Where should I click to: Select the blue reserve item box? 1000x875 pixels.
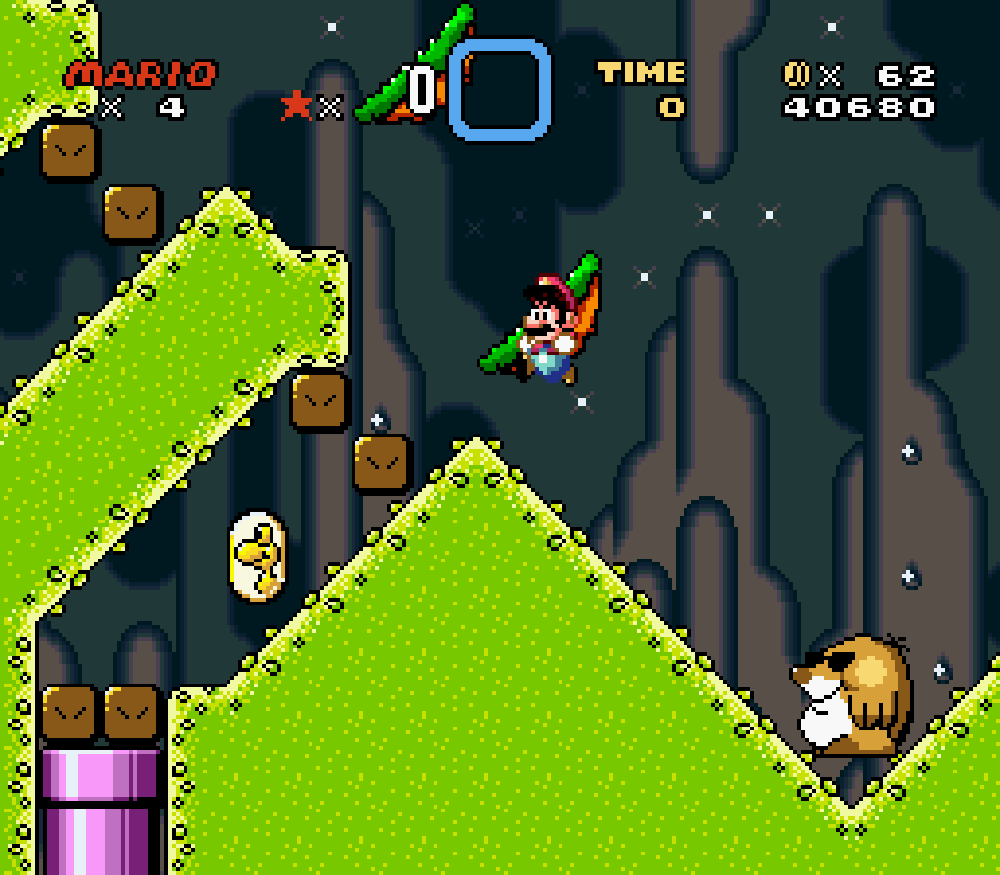500,90
